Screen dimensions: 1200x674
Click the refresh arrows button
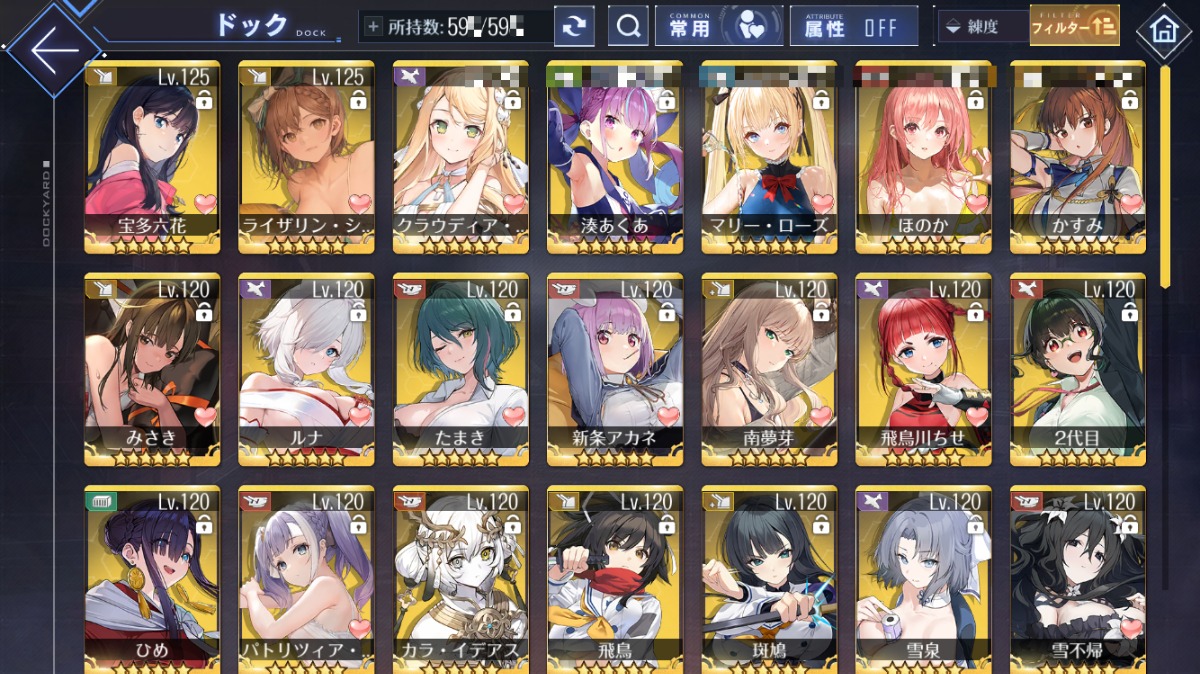pyautogui.click(x=574, y=27)
